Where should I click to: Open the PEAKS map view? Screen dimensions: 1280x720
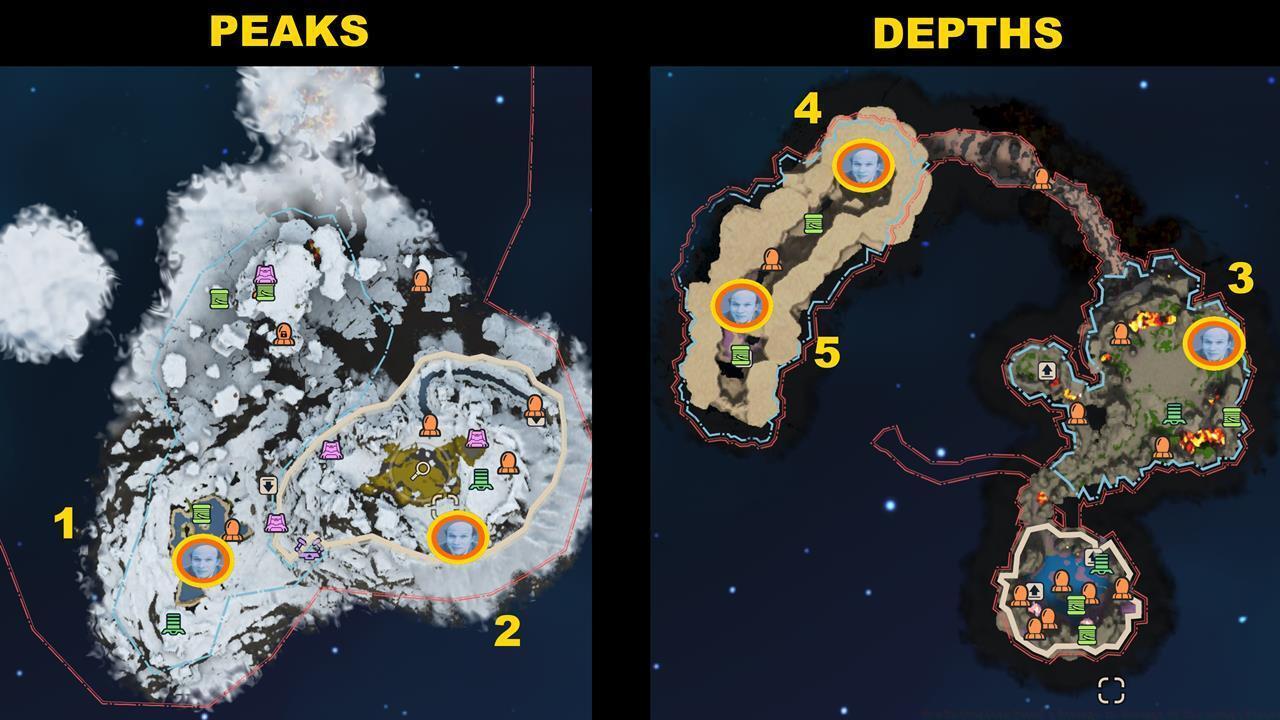click(290, 30)
